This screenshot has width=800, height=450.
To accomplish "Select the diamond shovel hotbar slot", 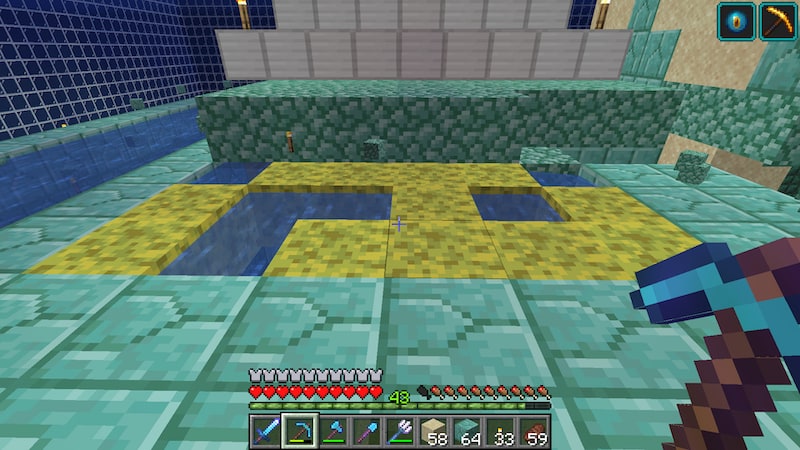I will (365, 431).
